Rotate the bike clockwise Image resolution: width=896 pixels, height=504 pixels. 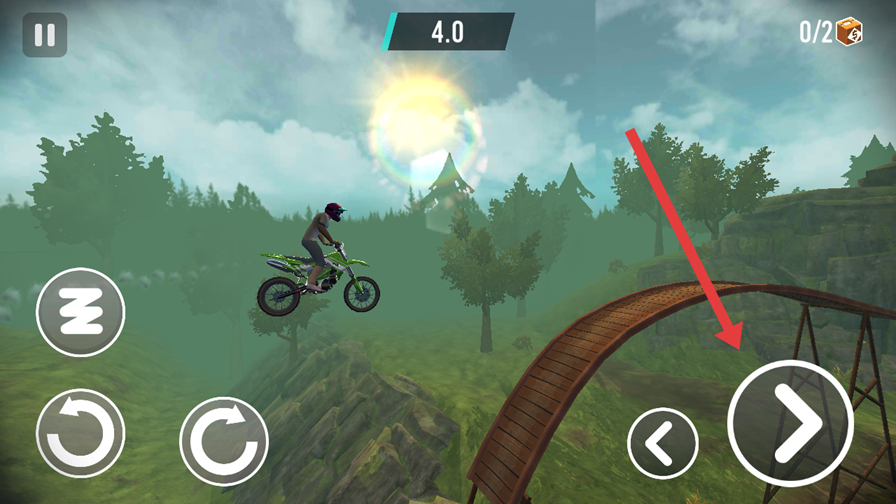click(x=224, y=441)
